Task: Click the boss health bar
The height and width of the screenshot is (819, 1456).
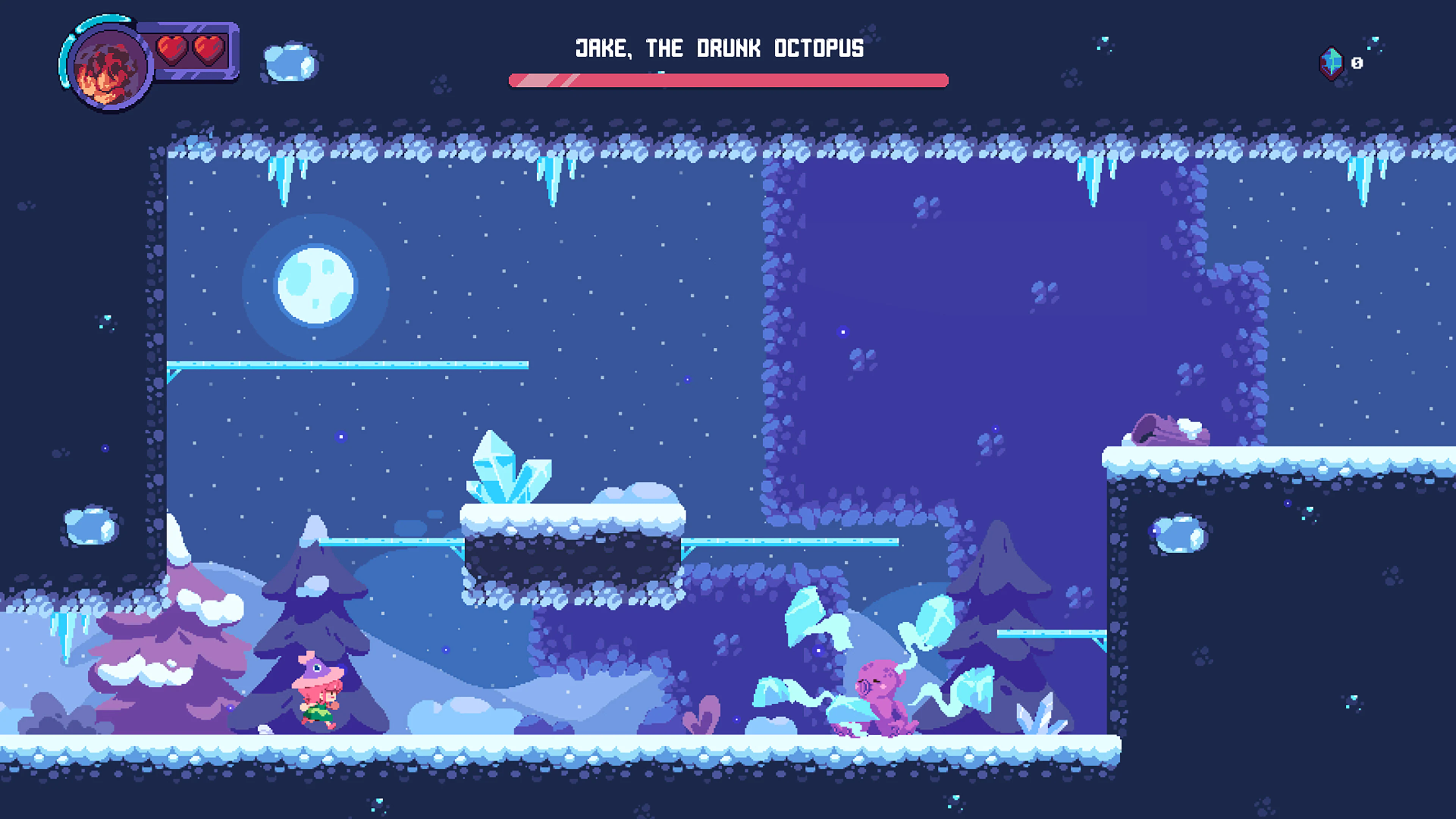Action: click(729, 82)
